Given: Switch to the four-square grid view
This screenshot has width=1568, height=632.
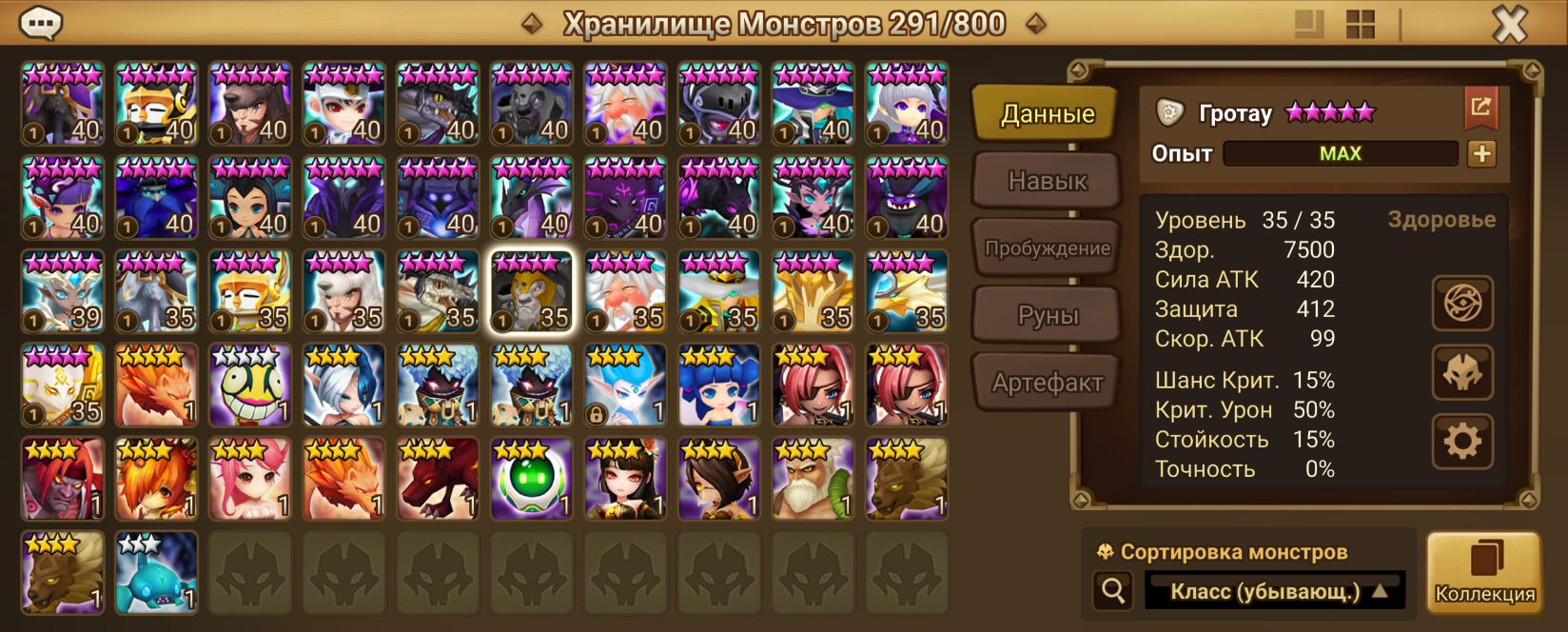Looking at the screenshot, I should click(x=1361, y=25).
